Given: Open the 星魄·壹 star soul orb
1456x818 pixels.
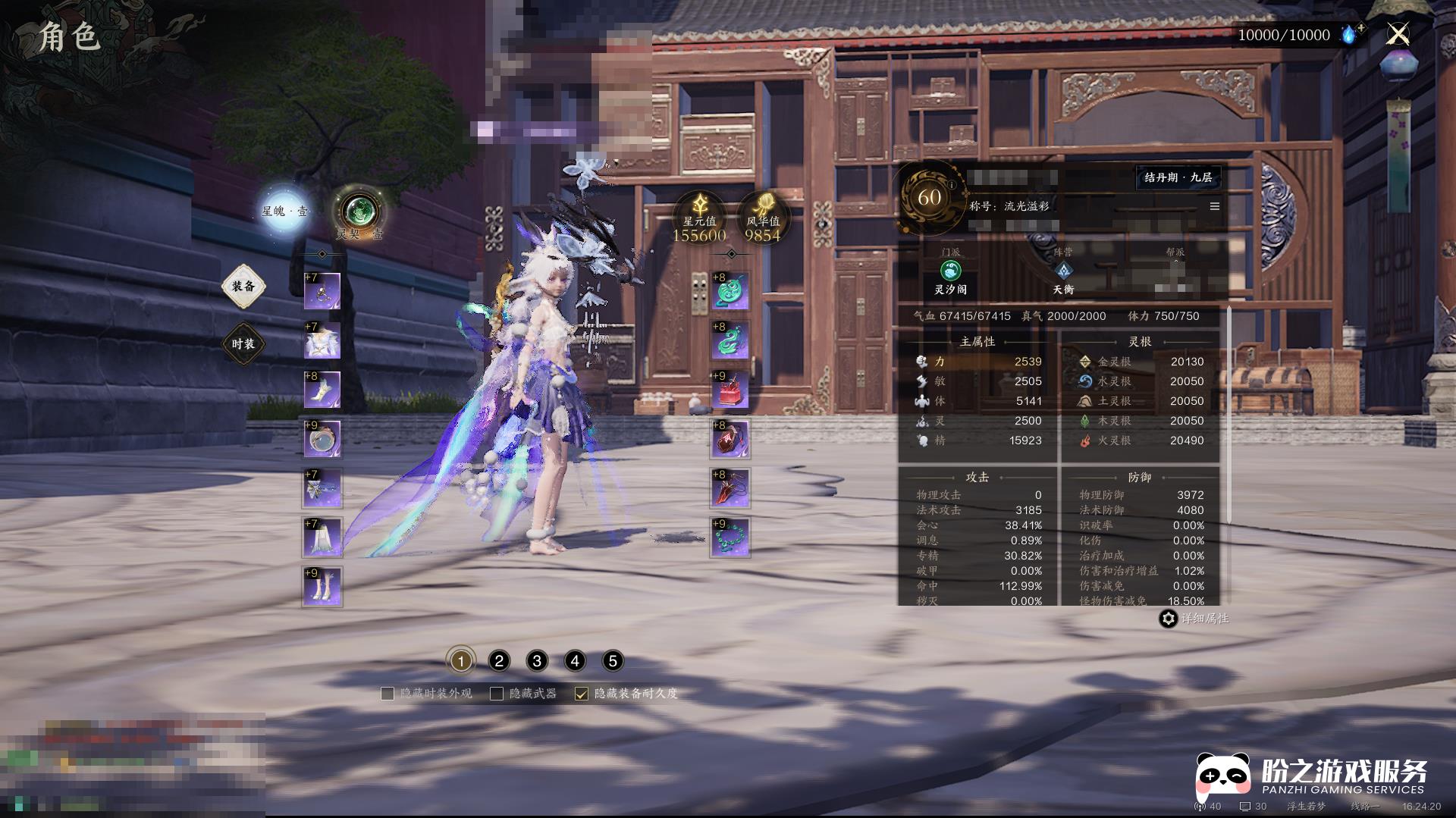Looking at the screenshot, I should click(285, 210).
